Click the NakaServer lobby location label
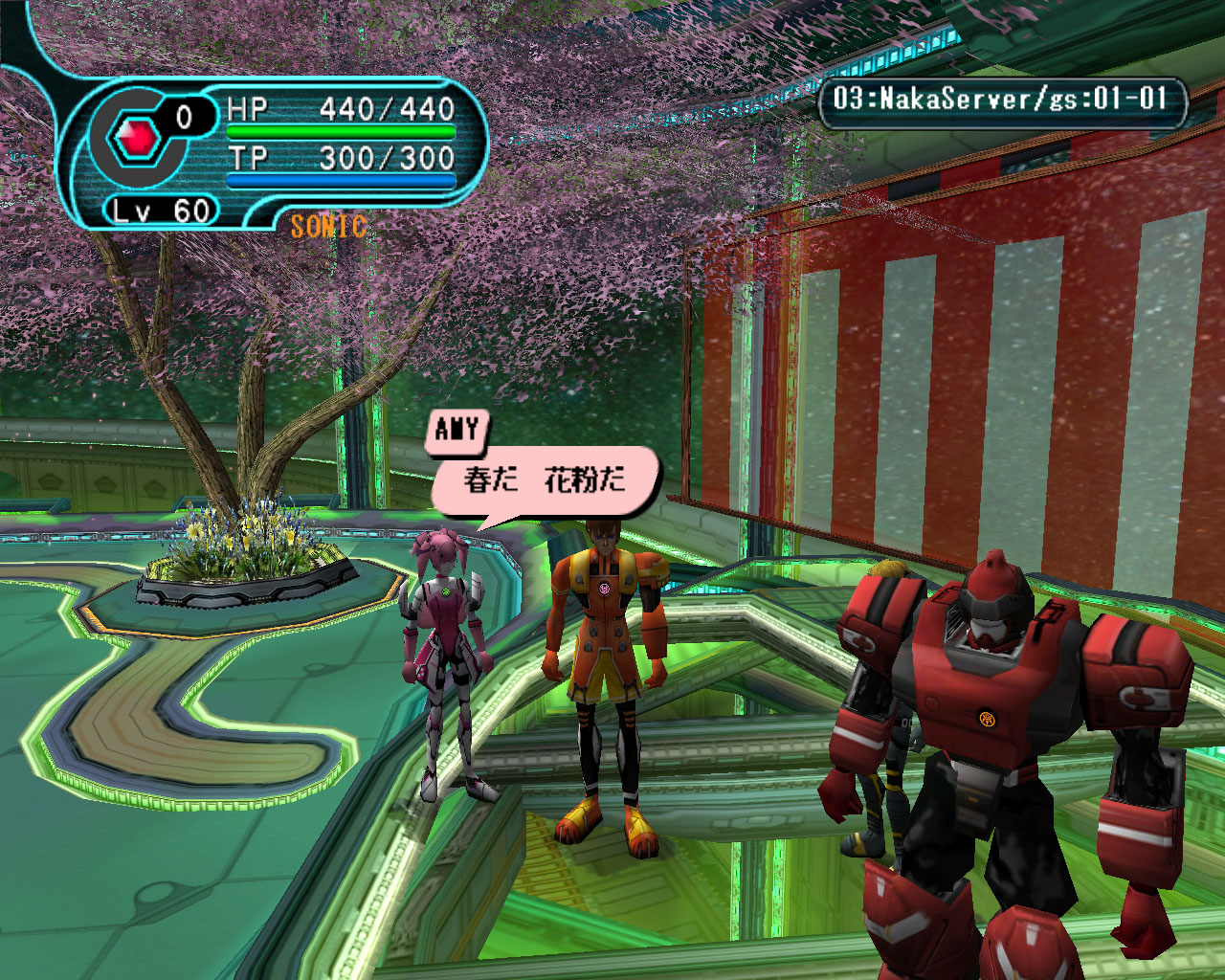The height and width of the screenshot is (980, 1225). point(1000,99)
